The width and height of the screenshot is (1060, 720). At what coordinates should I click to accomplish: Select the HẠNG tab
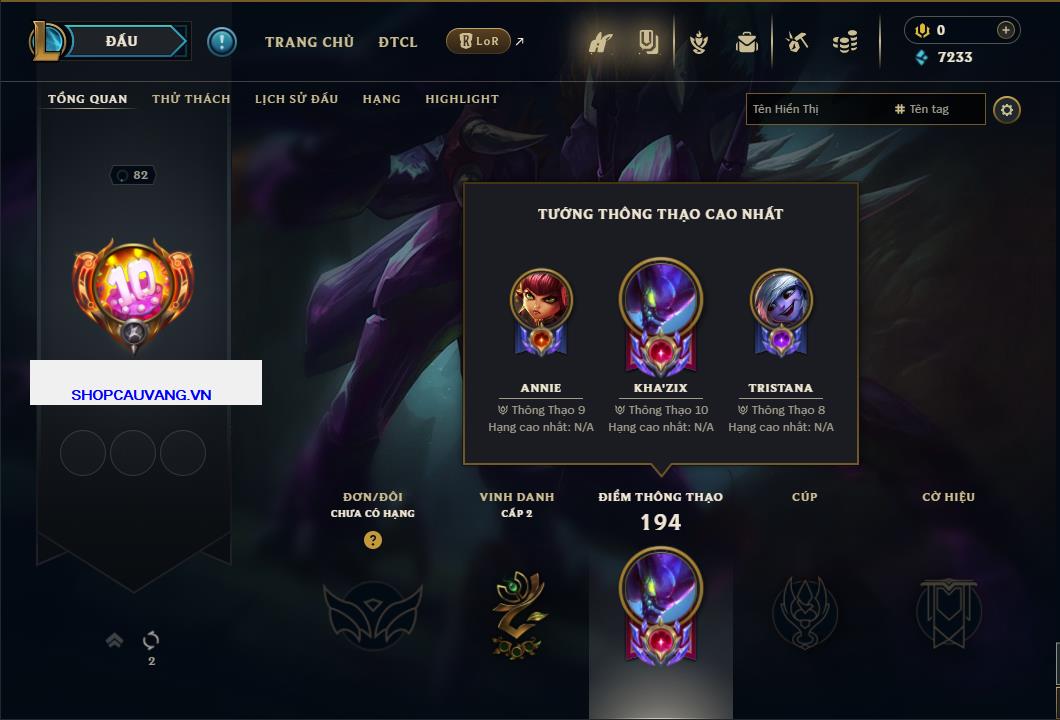(381, 99)
